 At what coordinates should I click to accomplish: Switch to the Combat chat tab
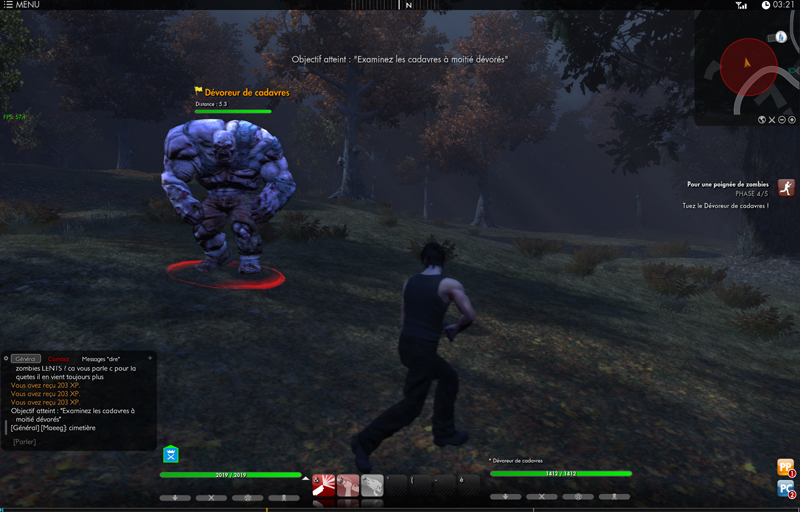tap(59, 359)
